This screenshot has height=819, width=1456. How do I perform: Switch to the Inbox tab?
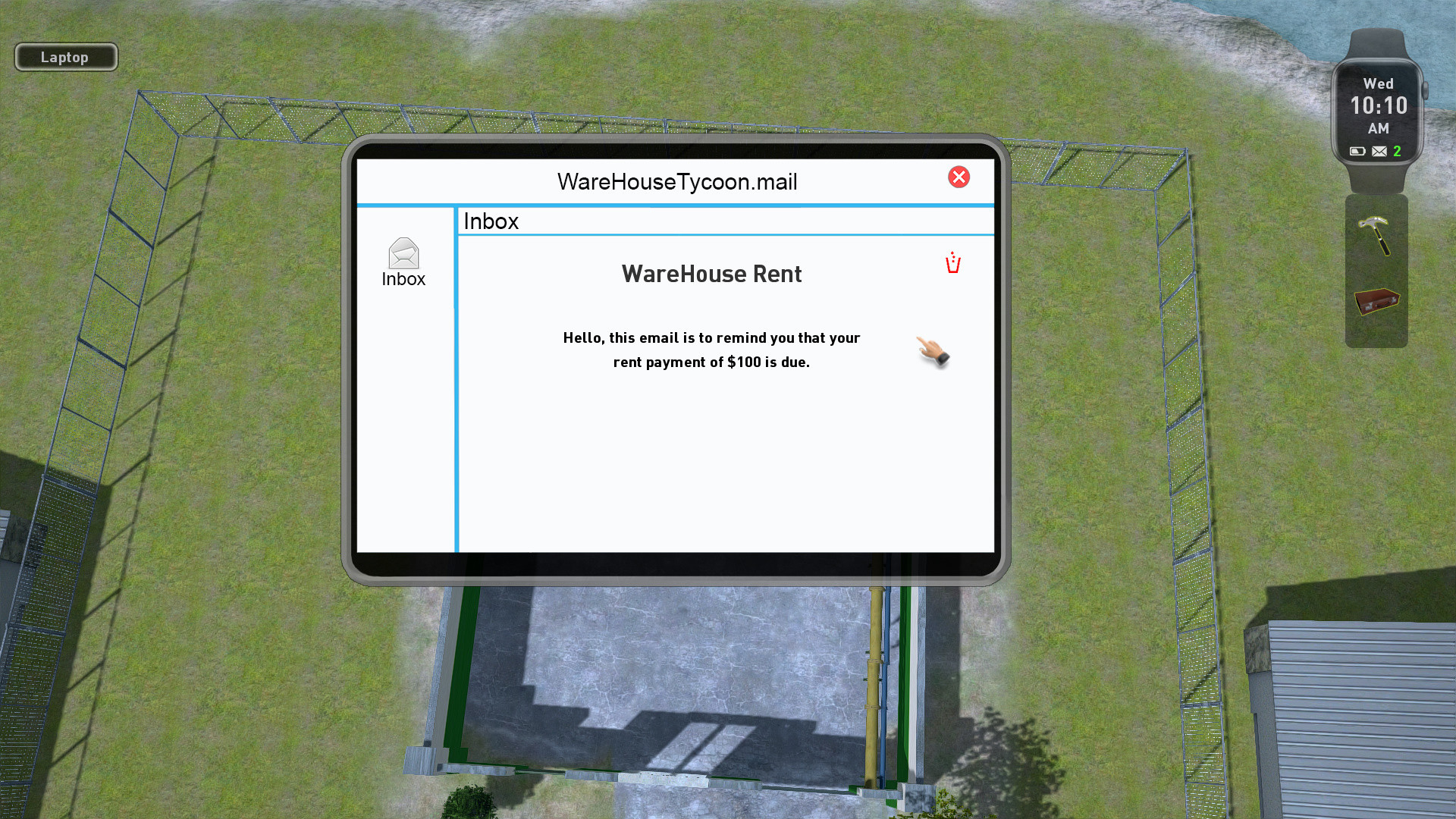(x=491, y=221)
